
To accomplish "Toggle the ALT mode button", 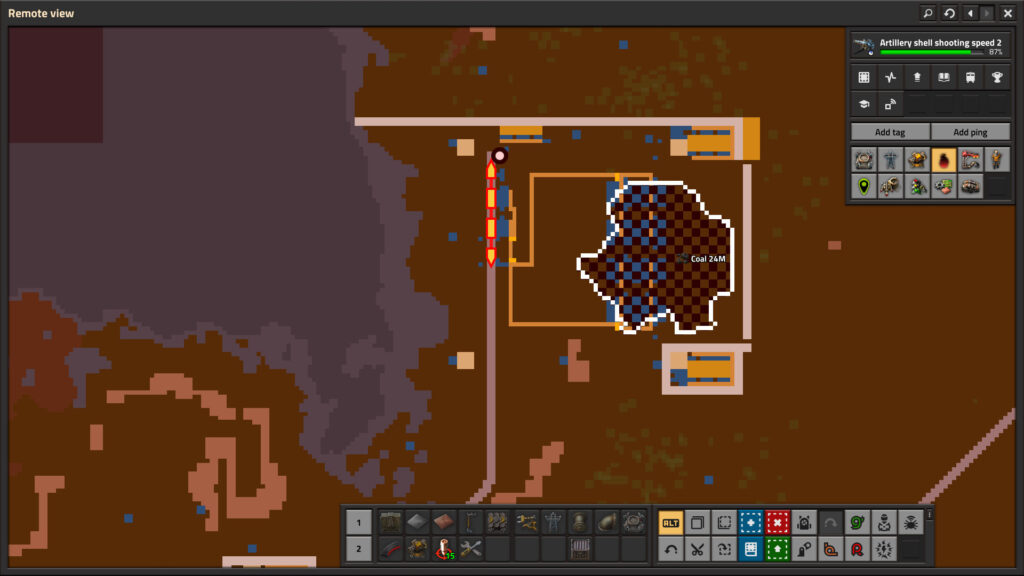I will 671,523.
